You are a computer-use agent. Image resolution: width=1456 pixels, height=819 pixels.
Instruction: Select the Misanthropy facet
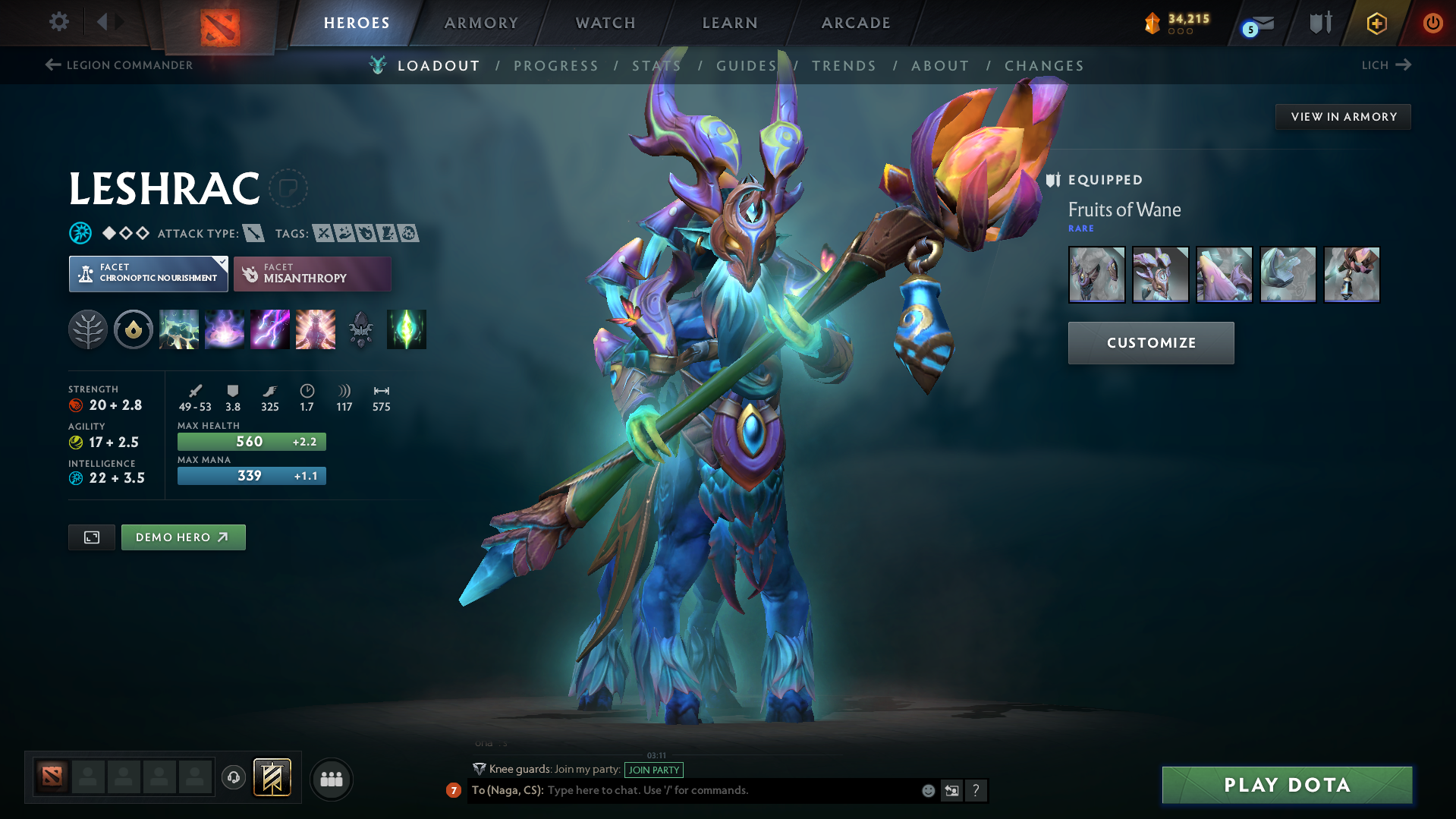pyautogui.click(x=312, y=273)
